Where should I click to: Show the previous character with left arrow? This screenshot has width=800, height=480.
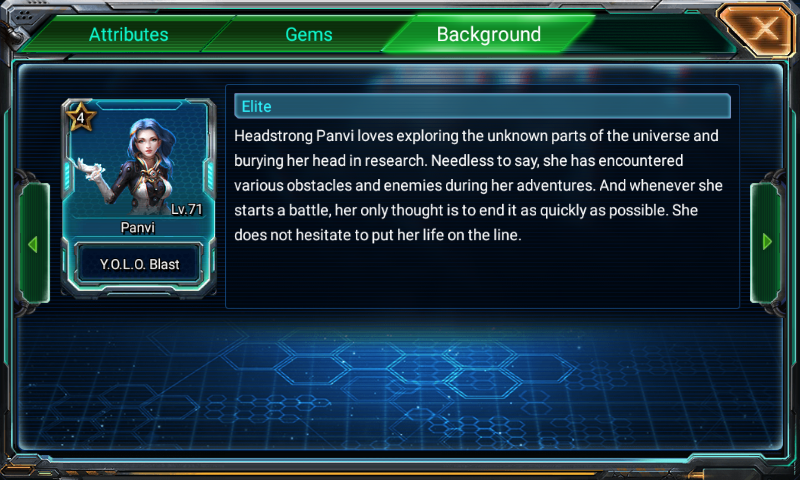[32, 243]
